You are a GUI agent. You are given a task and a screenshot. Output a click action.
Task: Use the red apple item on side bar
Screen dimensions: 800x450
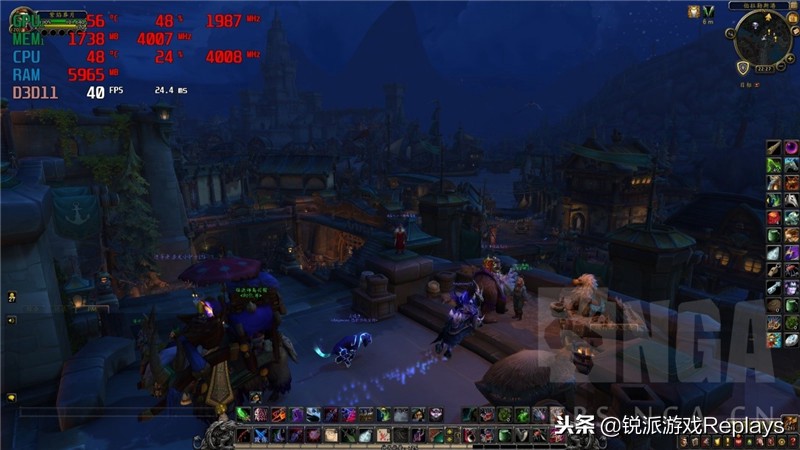[x=774, y=217]
